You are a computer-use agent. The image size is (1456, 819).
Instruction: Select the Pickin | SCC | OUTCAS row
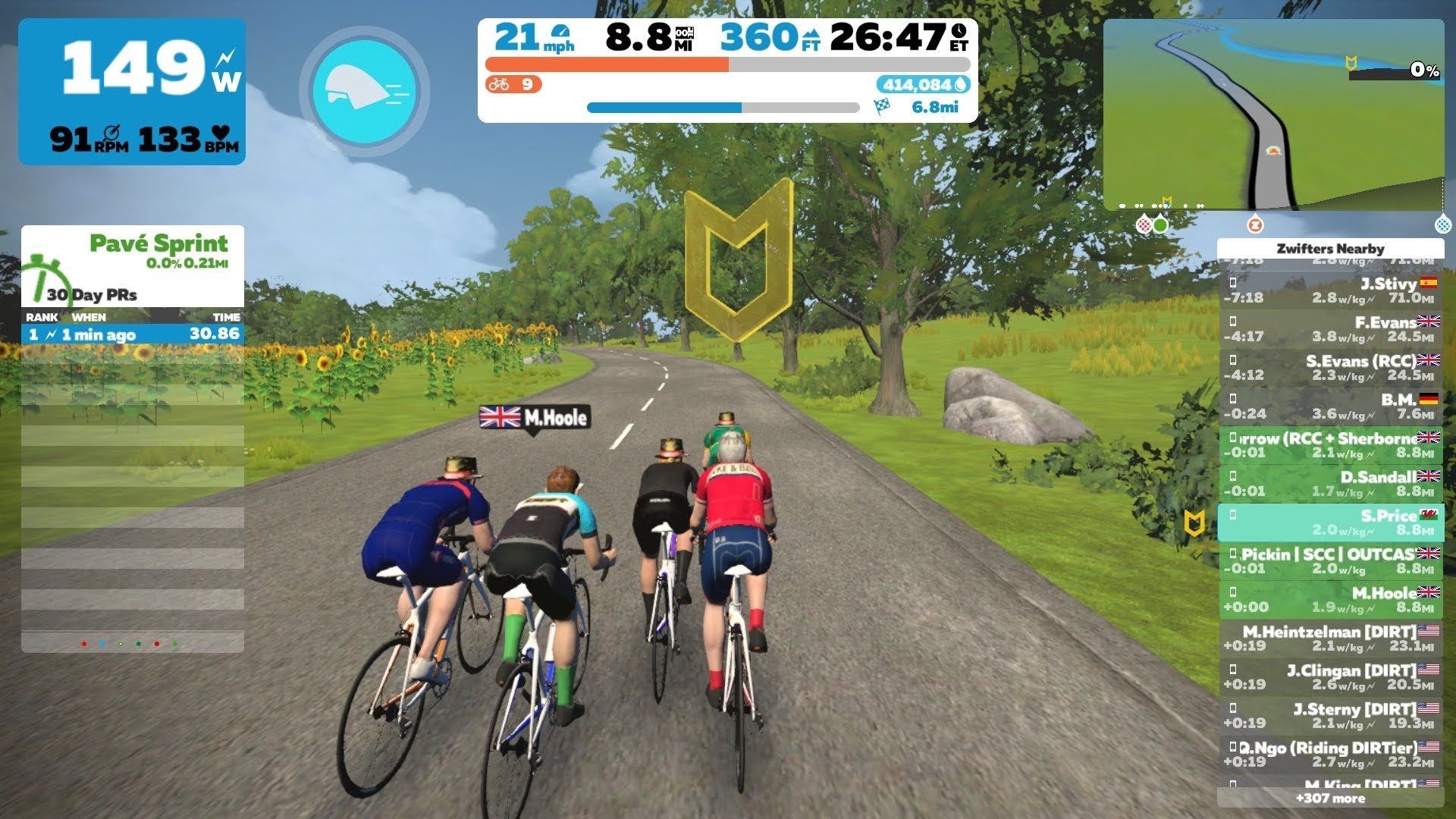(1330, 561)
